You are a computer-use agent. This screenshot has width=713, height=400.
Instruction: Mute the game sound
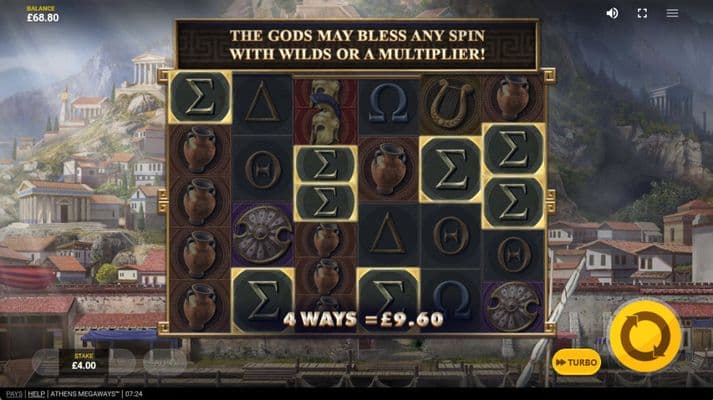click(612, 13)
